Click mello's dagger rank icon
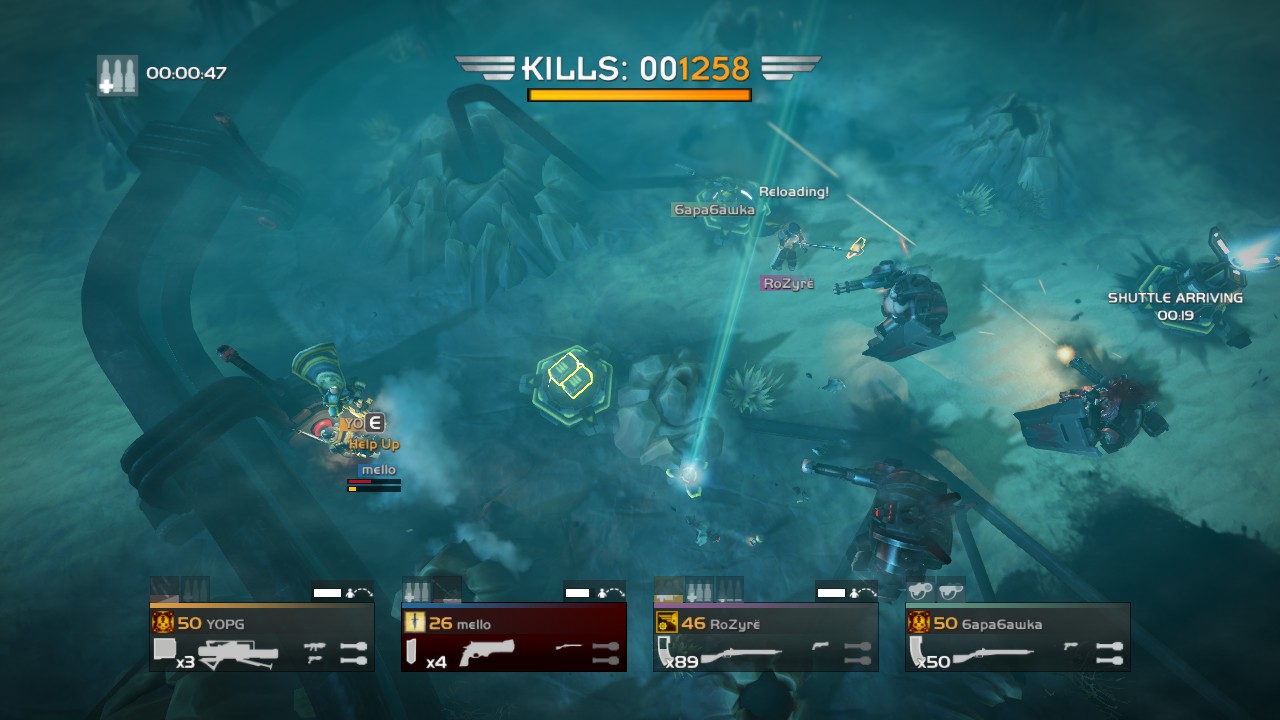 [x=416, y=621]
